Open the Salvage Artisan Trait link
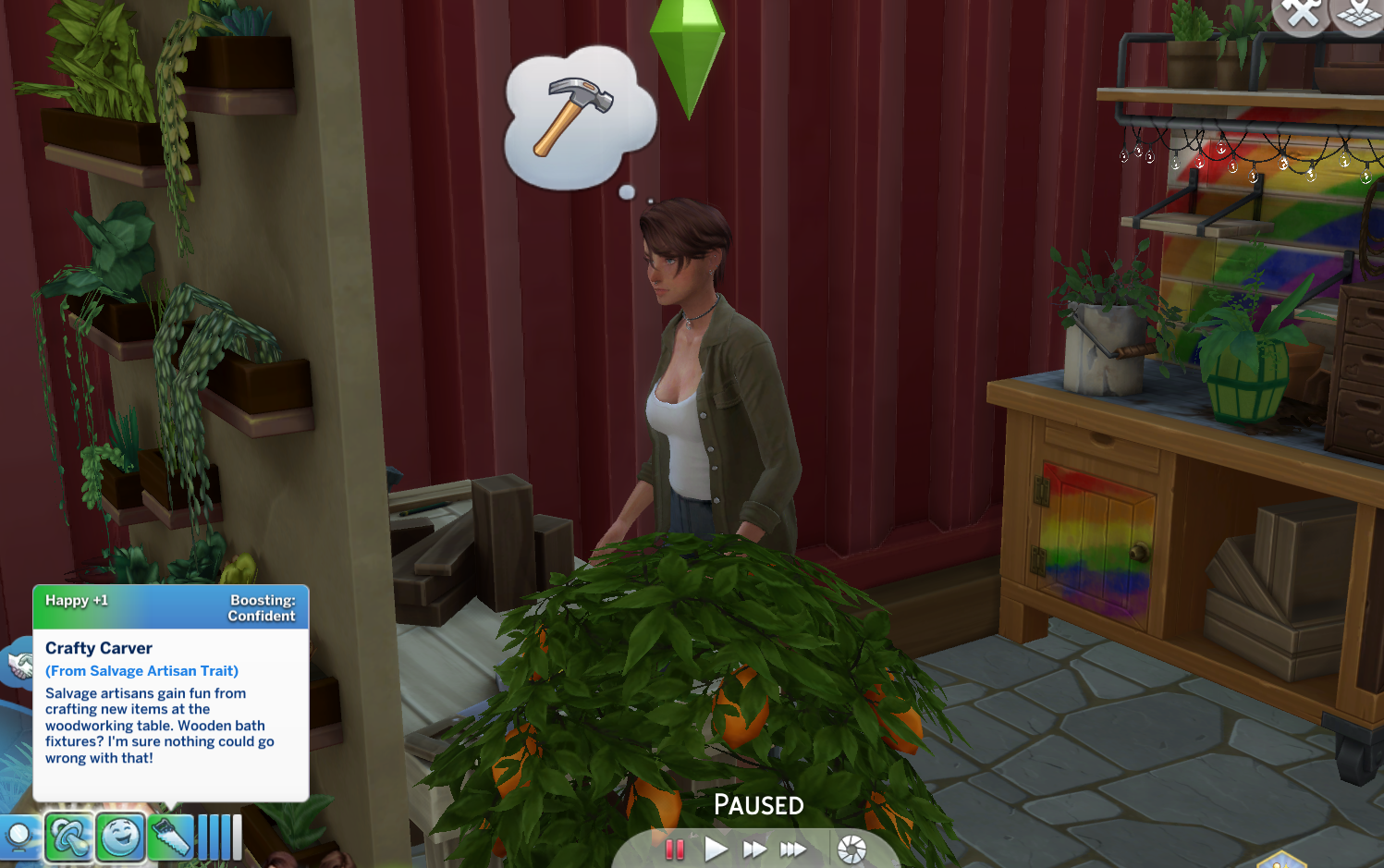Viewport: 1384px width, 868px height. 141,670
